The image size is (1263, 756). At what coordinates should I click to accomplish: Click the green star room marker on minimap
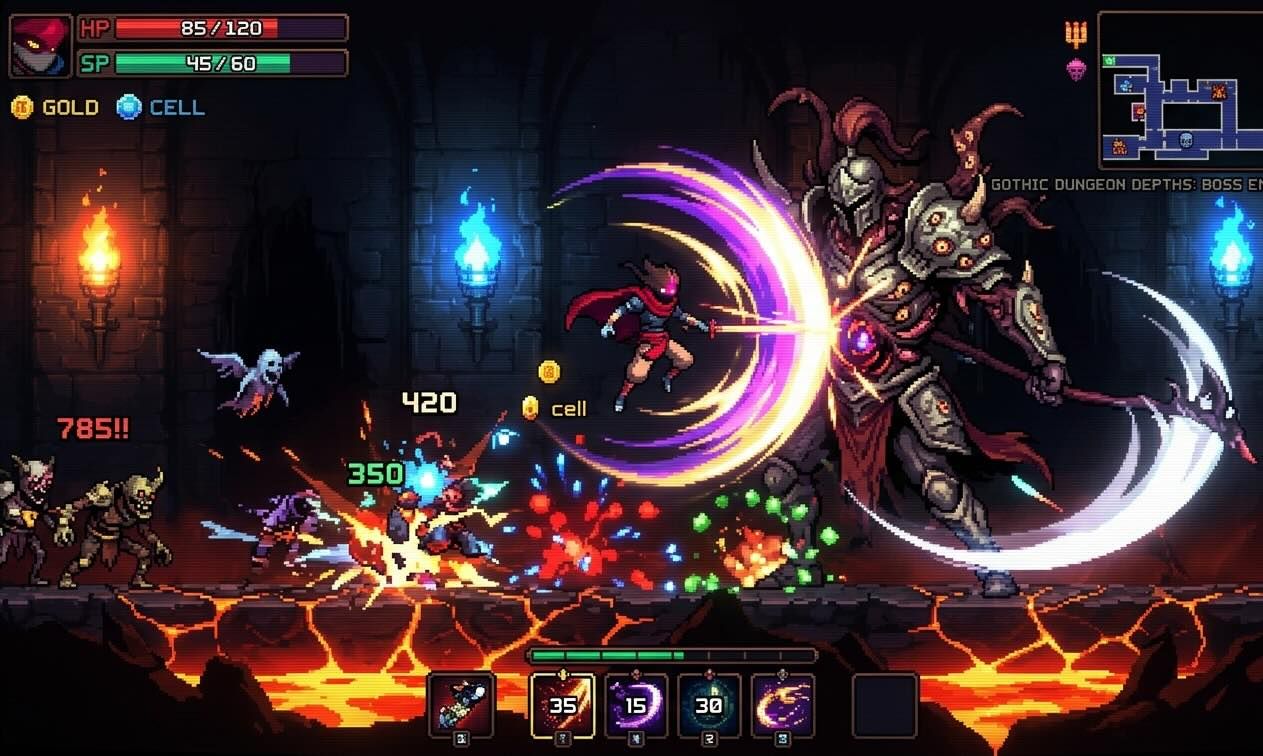pyautogui.click(x=1110, y=61)
